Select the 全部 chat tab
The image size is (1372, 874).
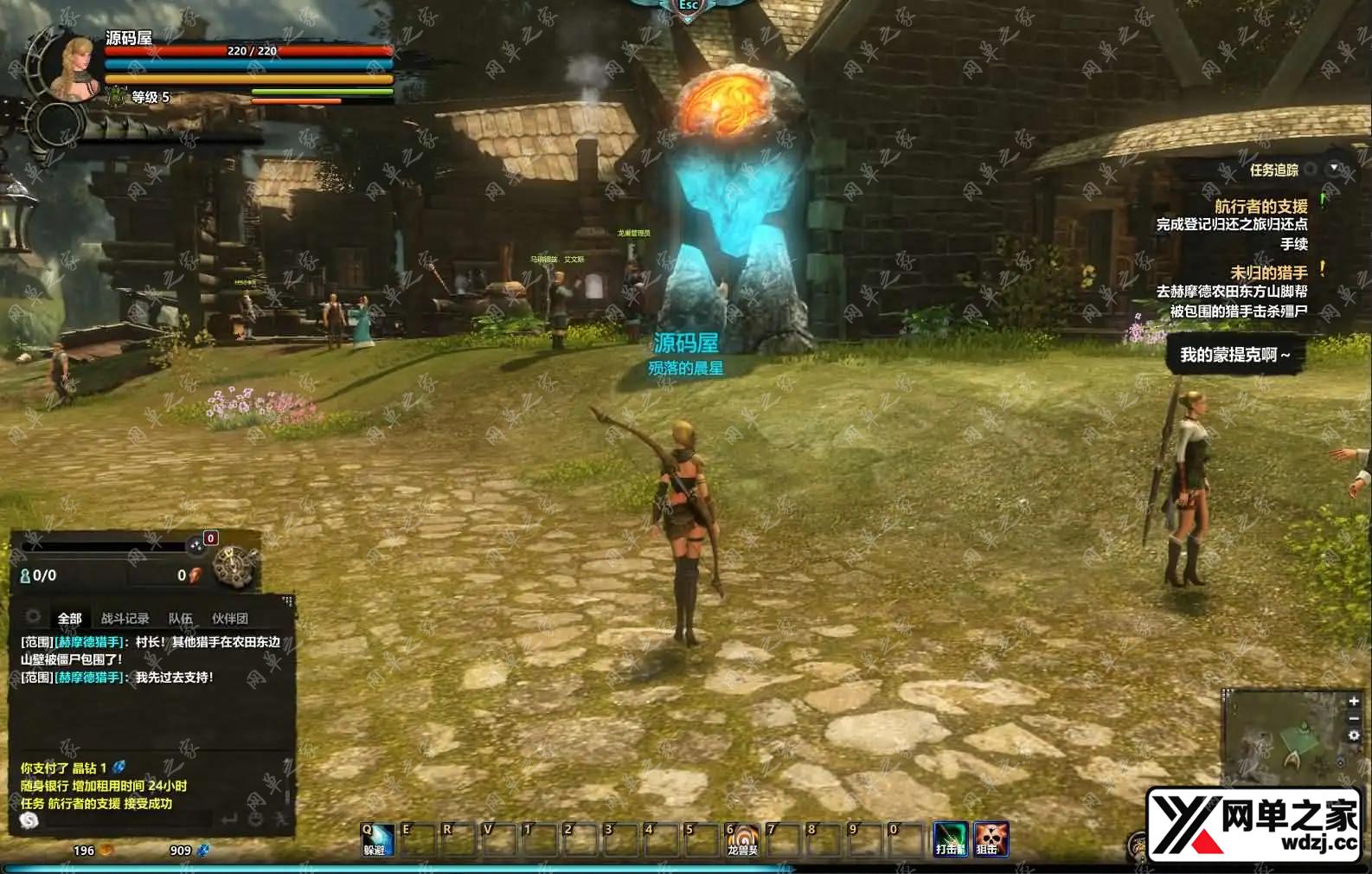69,619
